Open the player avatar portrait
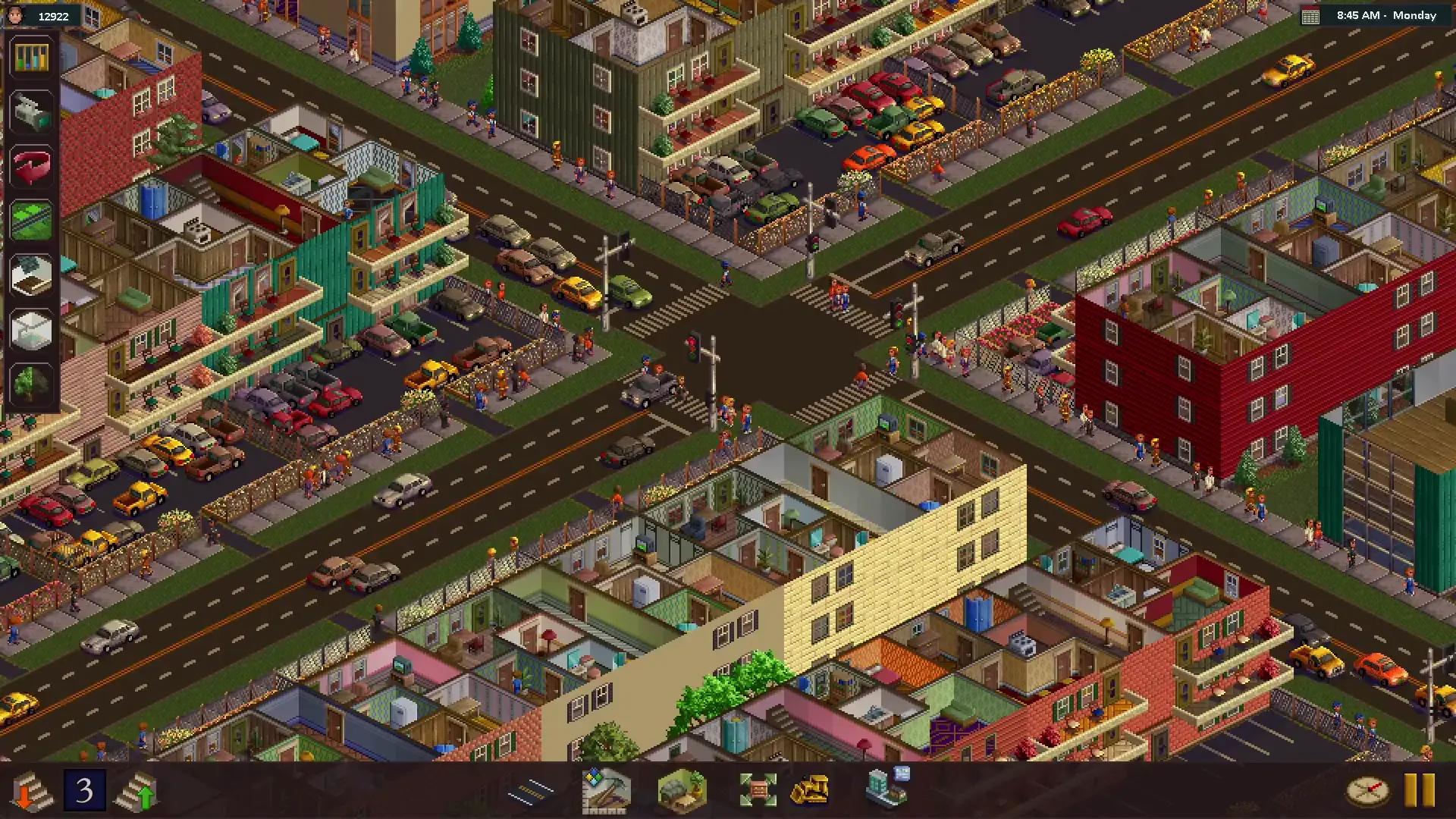 [x=17, y=15]
